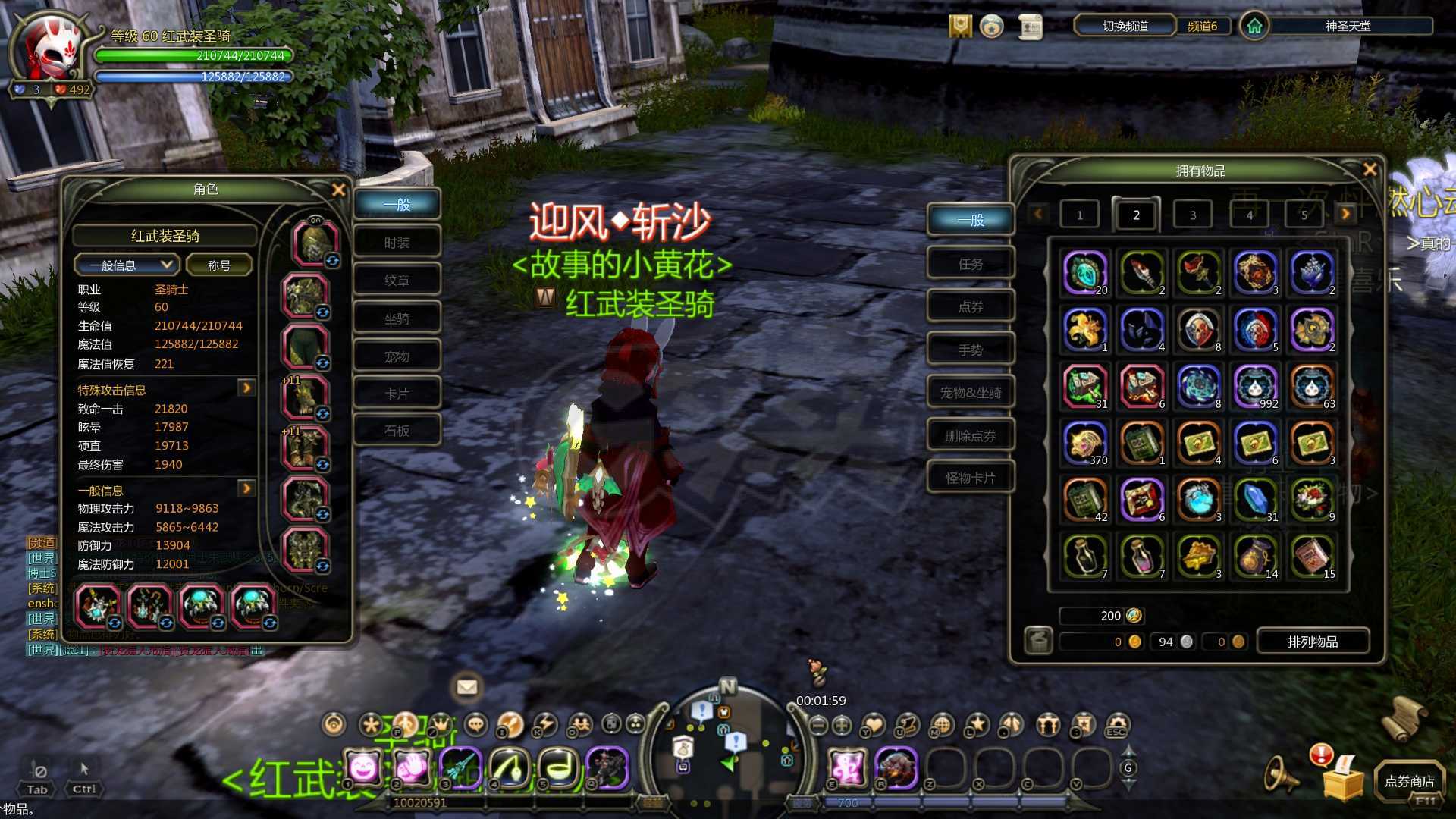
Task: Click the 称号 title button
Action: point(218,265)
